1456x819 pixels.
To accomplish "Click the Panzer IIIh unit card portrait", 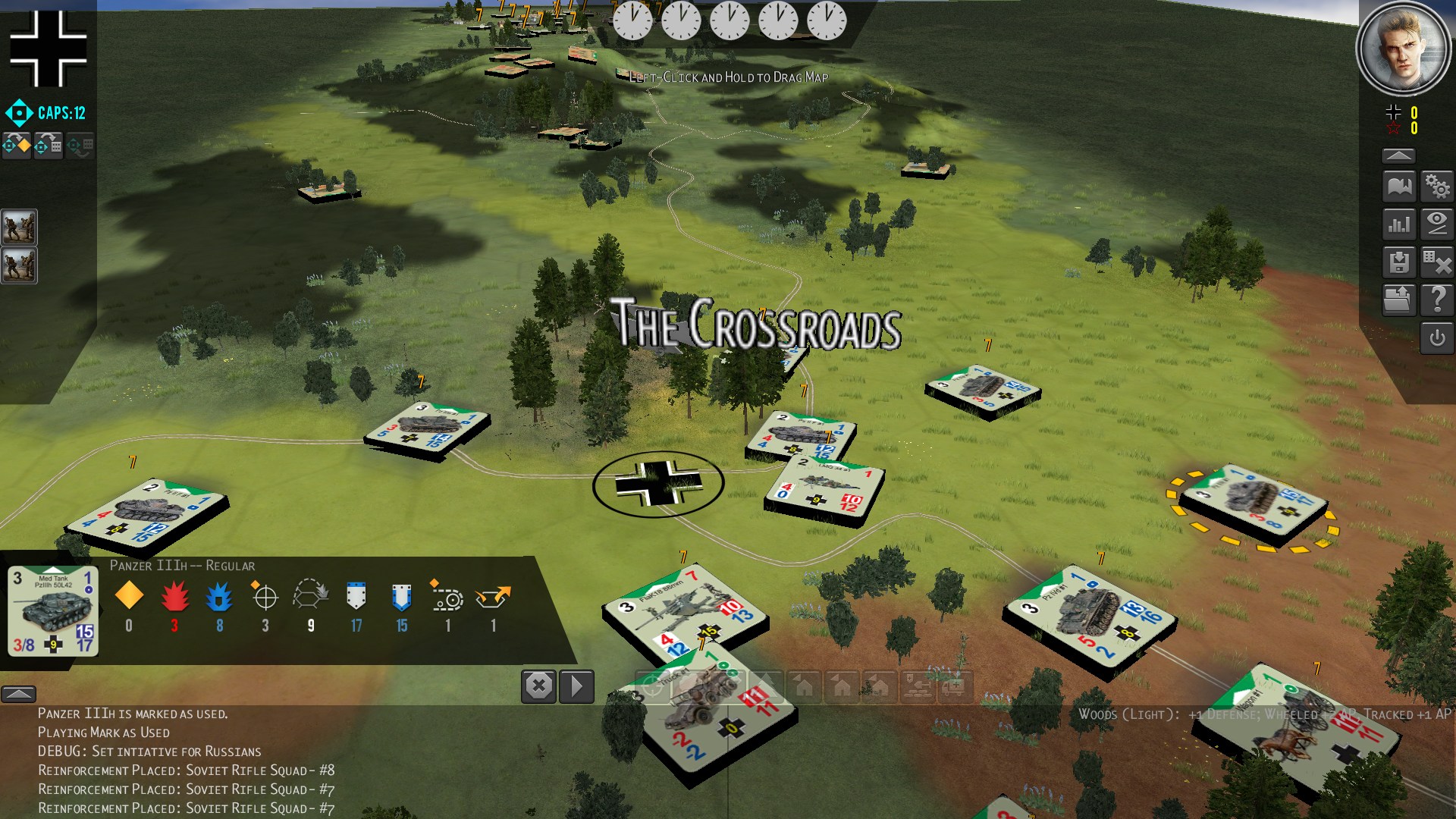I will click(x=53, y=610).
